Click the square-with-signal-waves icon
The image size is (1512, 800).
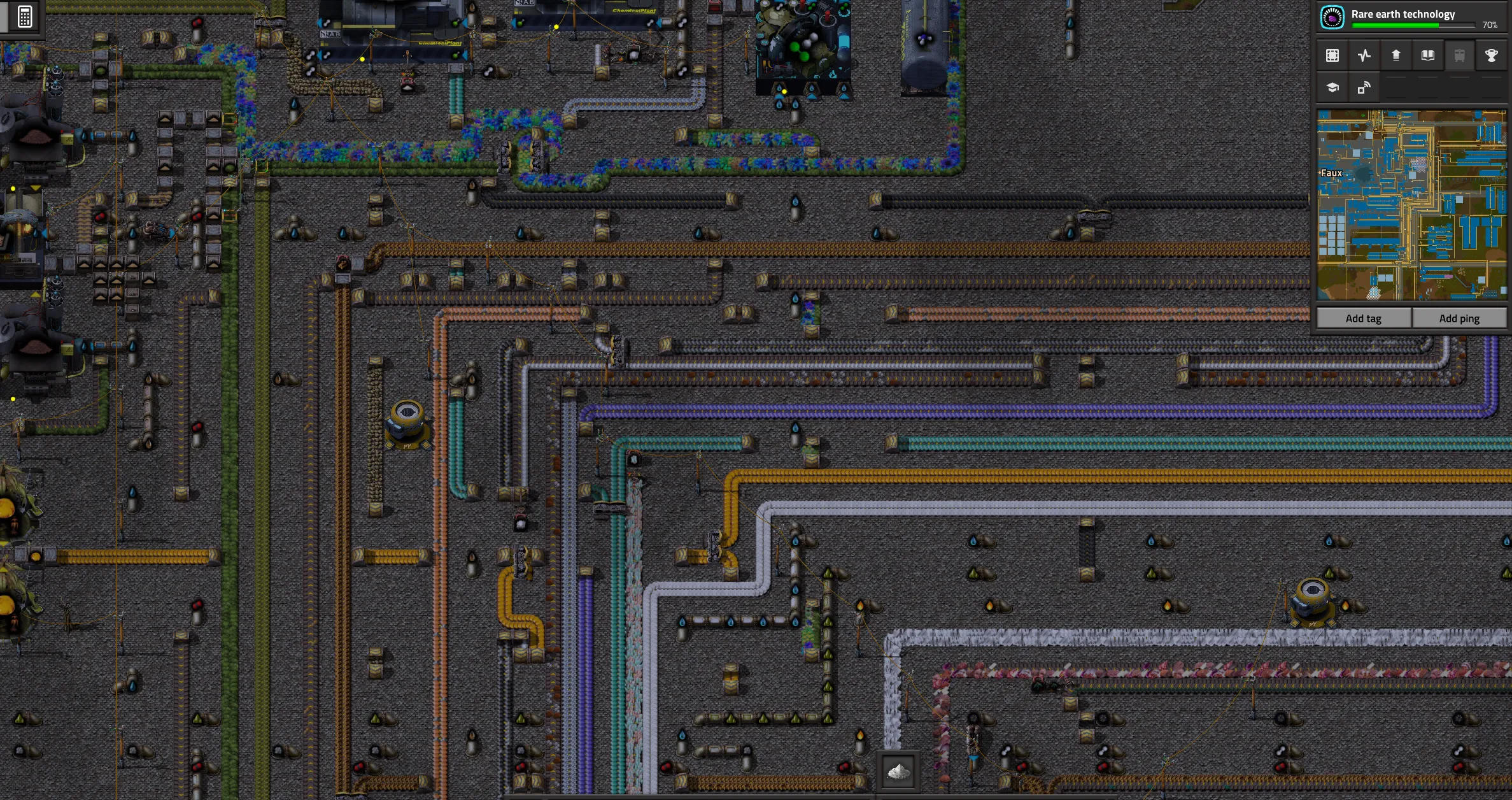click(x=1364, y=88)
